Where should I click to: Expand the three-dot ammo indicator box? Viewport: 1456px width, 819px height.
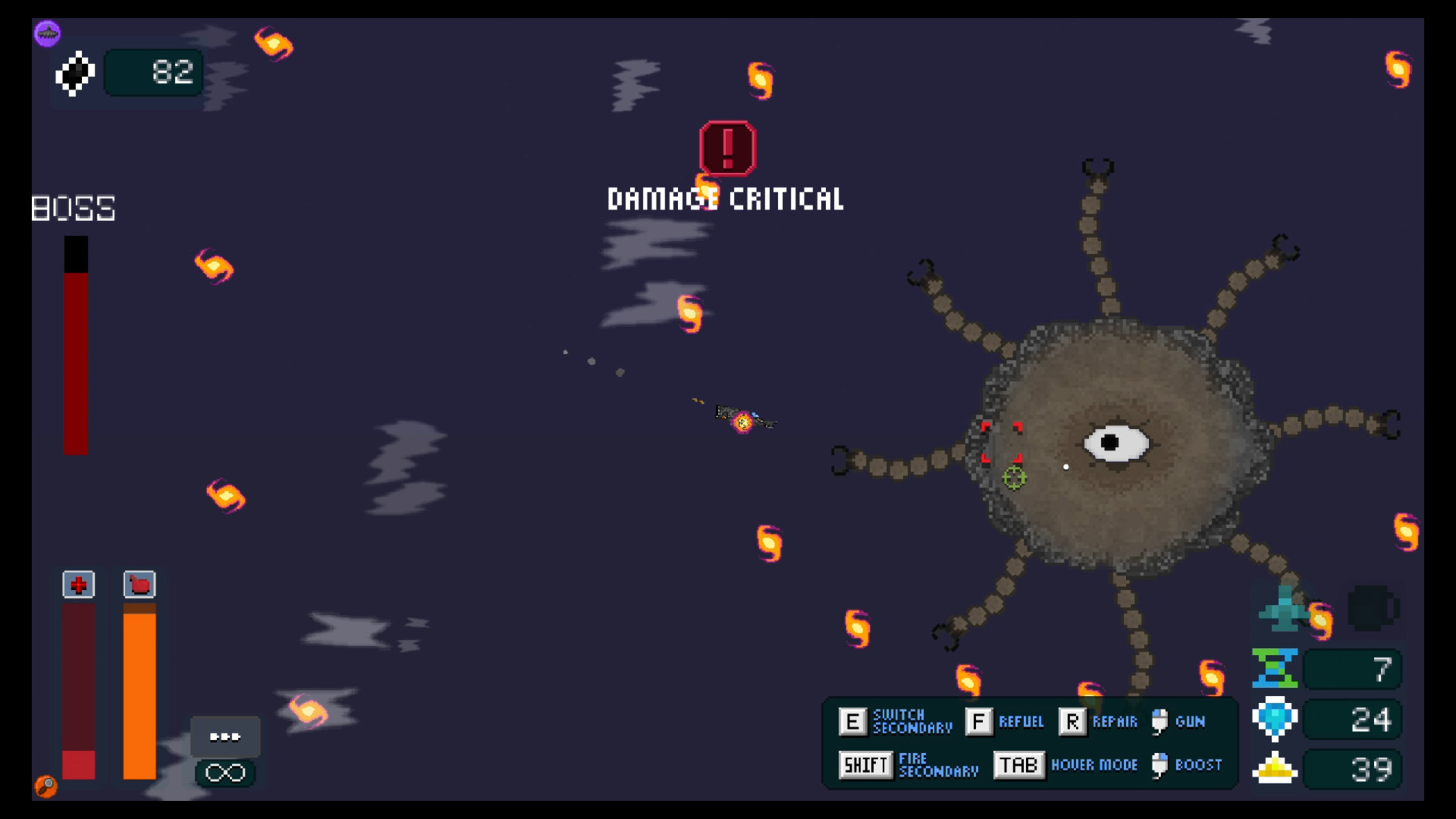click(224, 734)
